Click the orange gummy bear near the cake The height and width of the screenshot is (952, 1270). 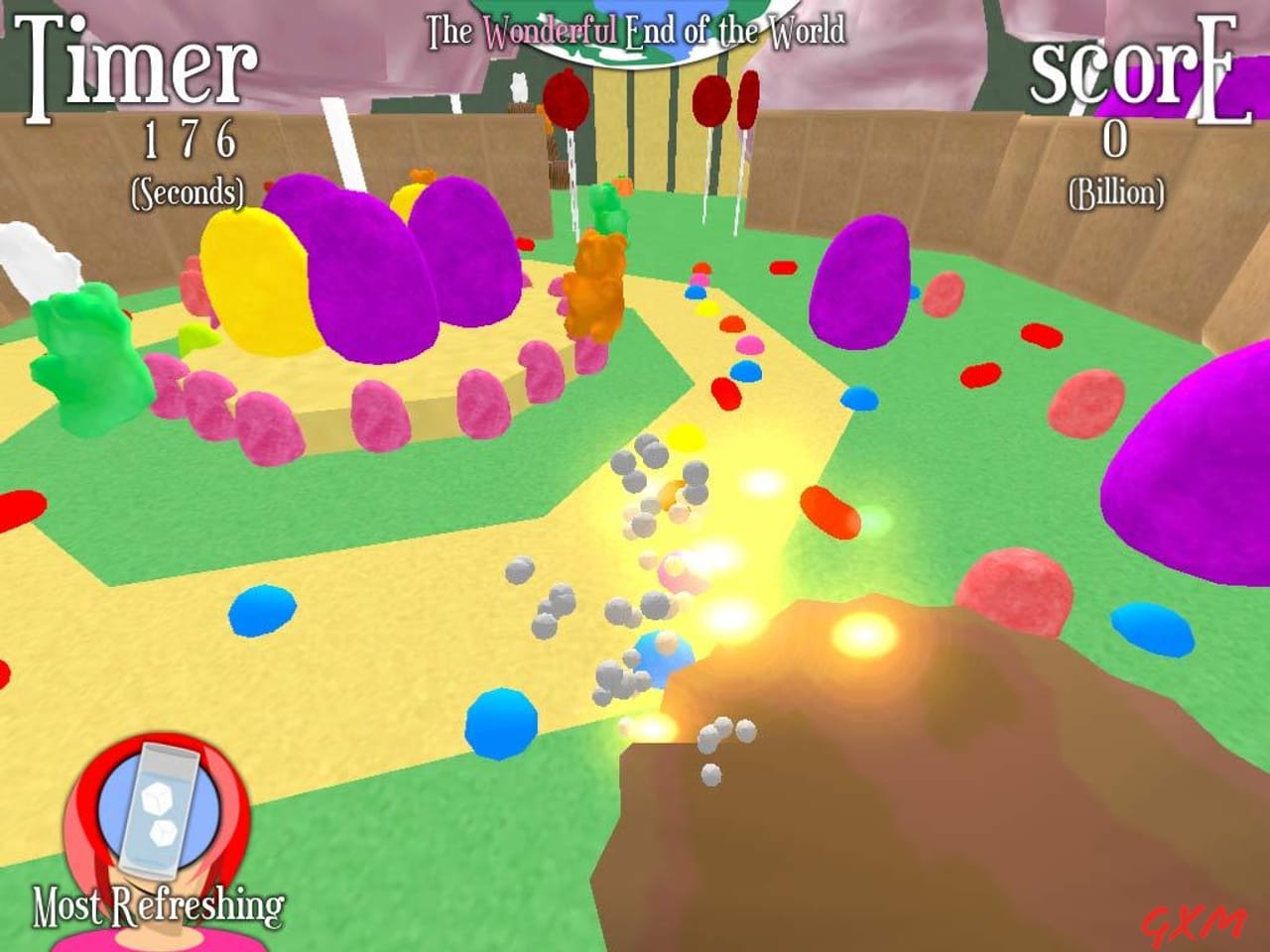(x=595, y=278)
